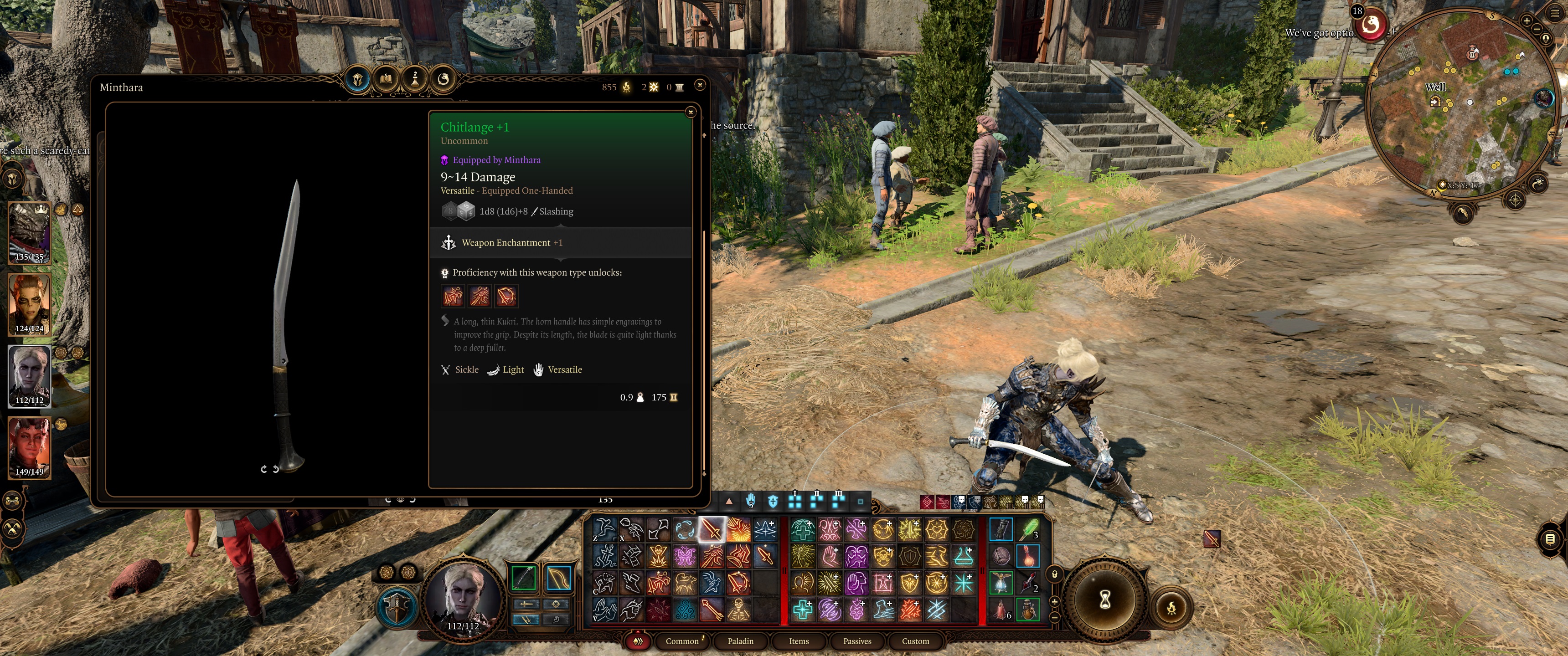Select the dragonborn party portrait
This screenshot has width=1568, height=656.
click(x=29, y=232)
